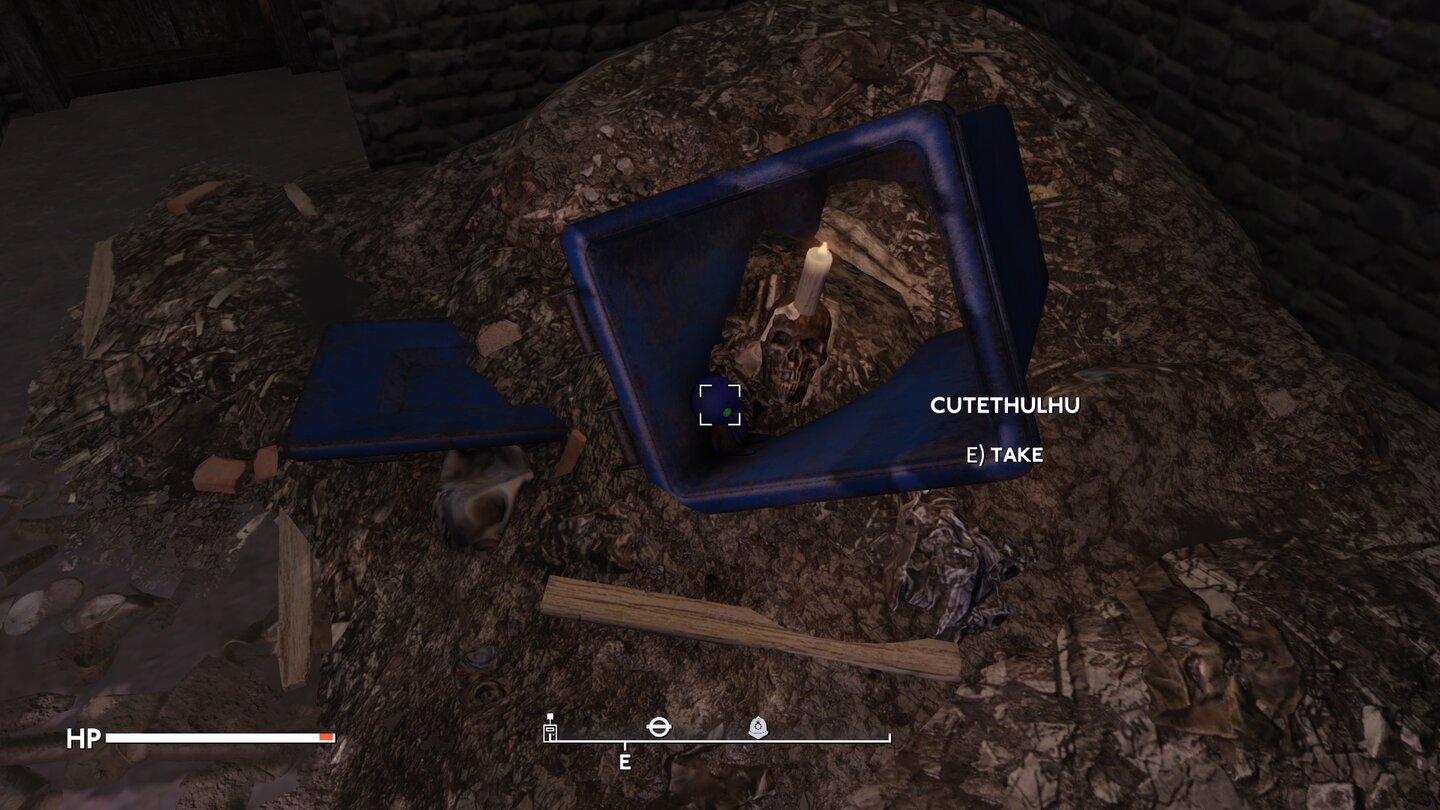Image resolution: width=1440 pixels, height=810 pixels.
Task: Expand the progress tracker bar at the bottom
Action: coord(715,743)
